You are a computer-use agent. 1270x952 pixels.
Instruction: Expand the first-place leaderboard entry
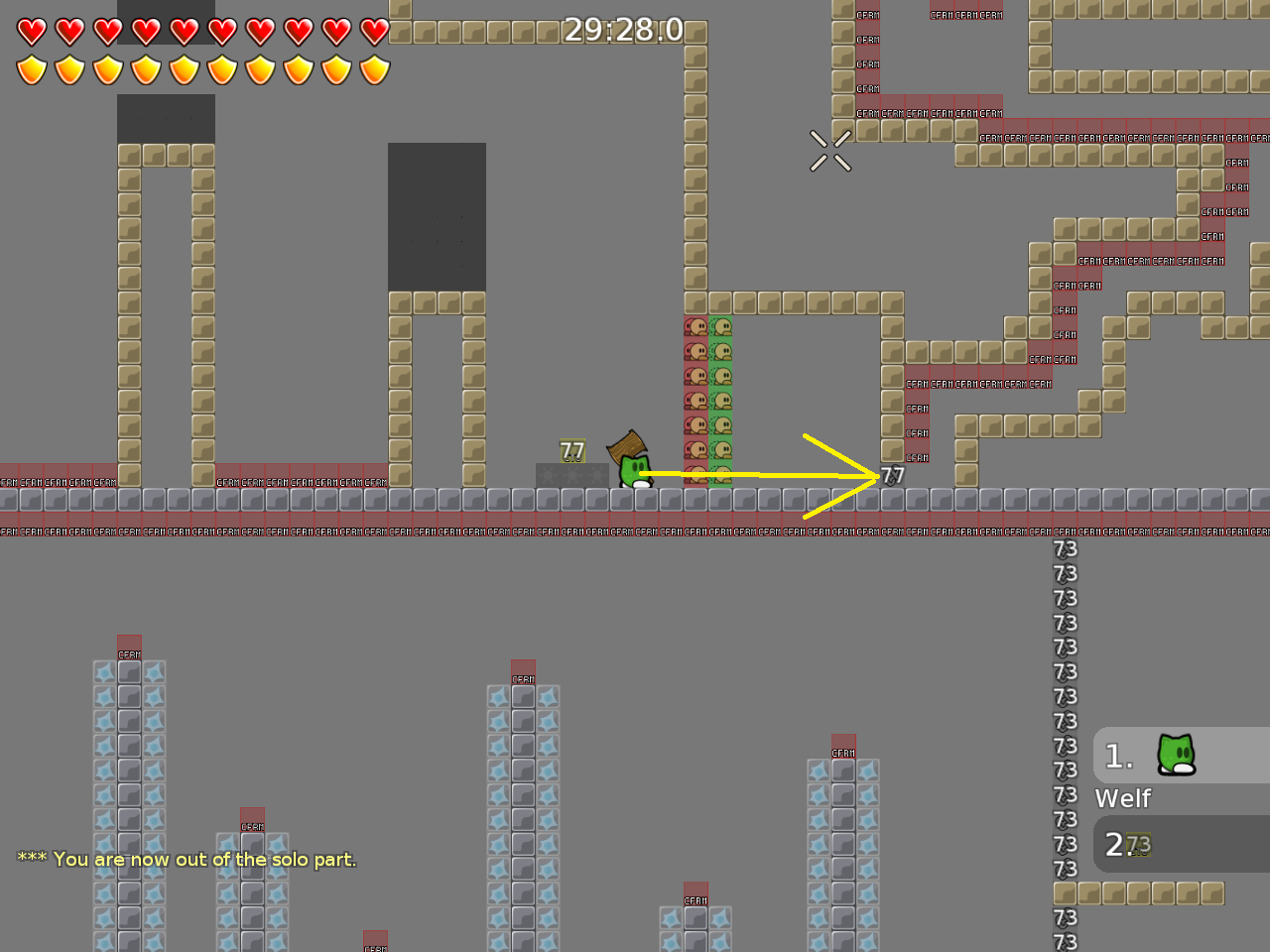(x=1181, y=755)
